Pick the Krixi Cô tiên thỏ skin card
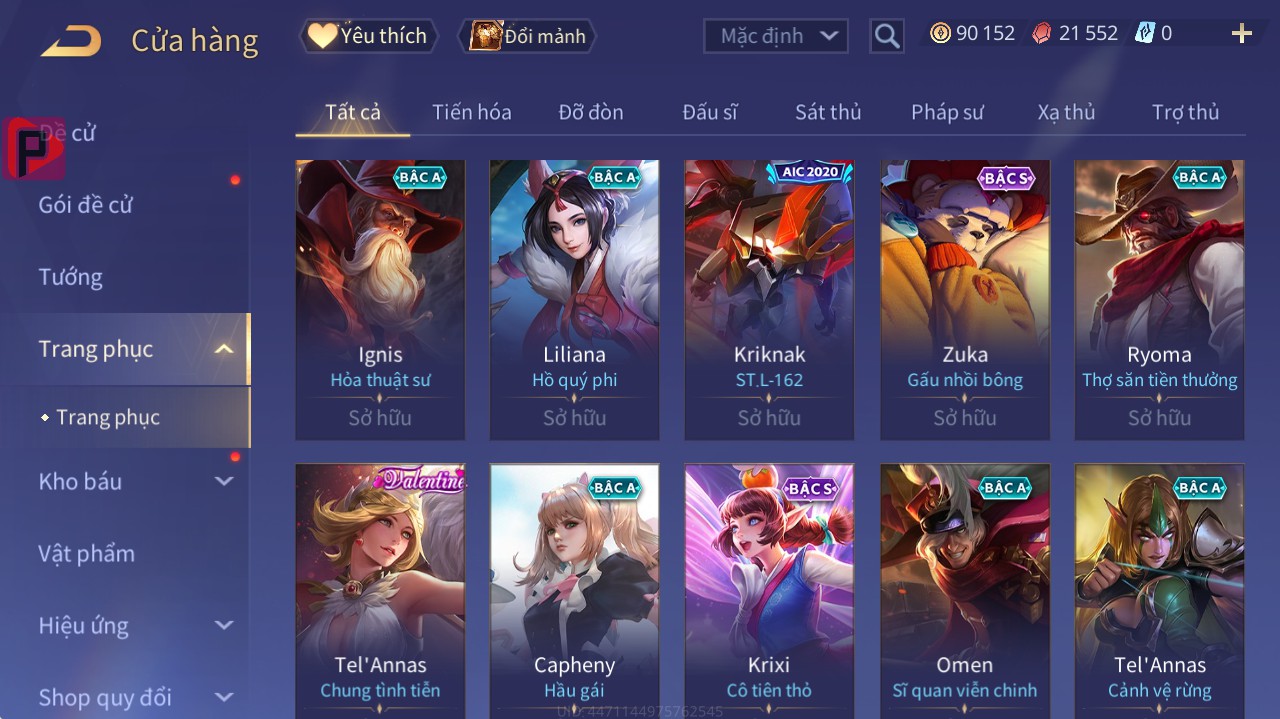The height and width of the screenshot is (719, 1280). pyautogui.click(x=769, y=590)
